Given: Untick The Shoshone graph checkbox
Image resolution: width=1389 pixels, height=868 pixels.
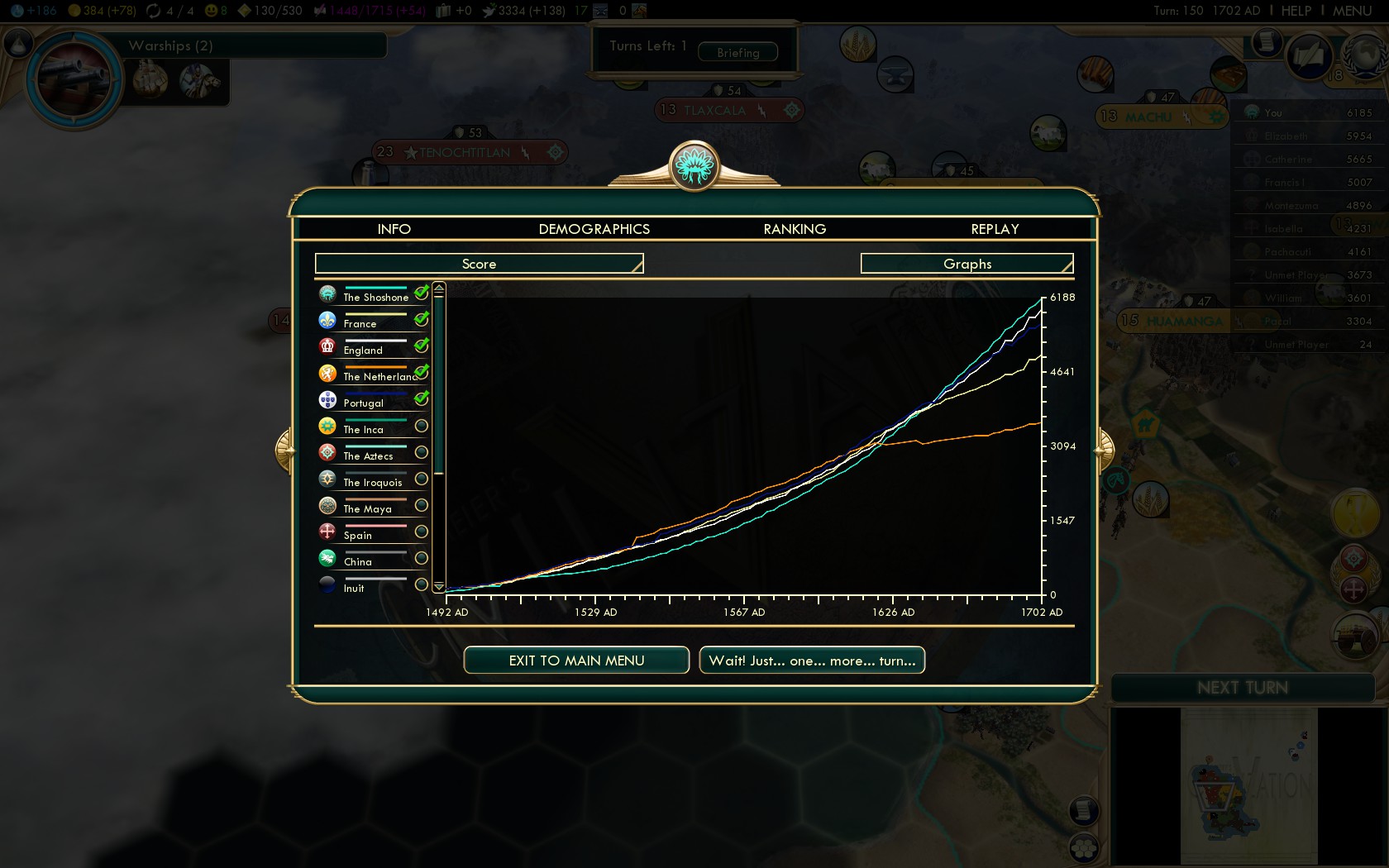Looking at the screenshot, I should tap(422, 293).
